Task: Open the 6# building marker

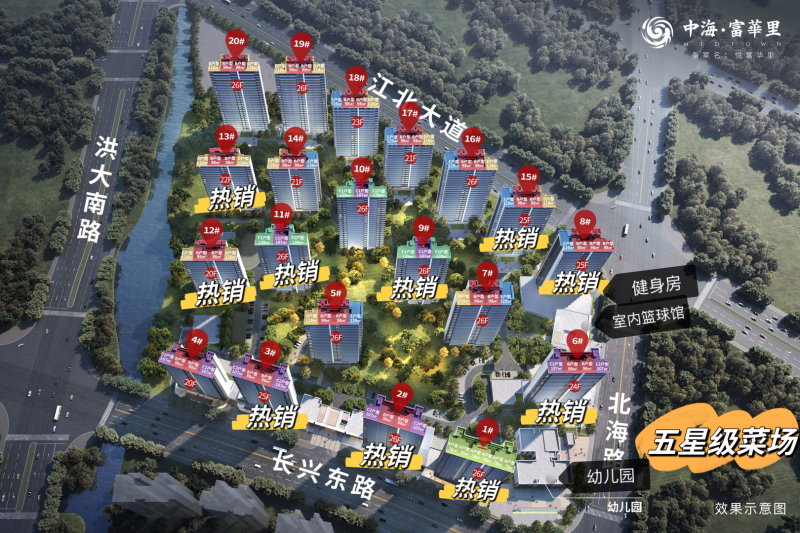Action: [577, 342]
